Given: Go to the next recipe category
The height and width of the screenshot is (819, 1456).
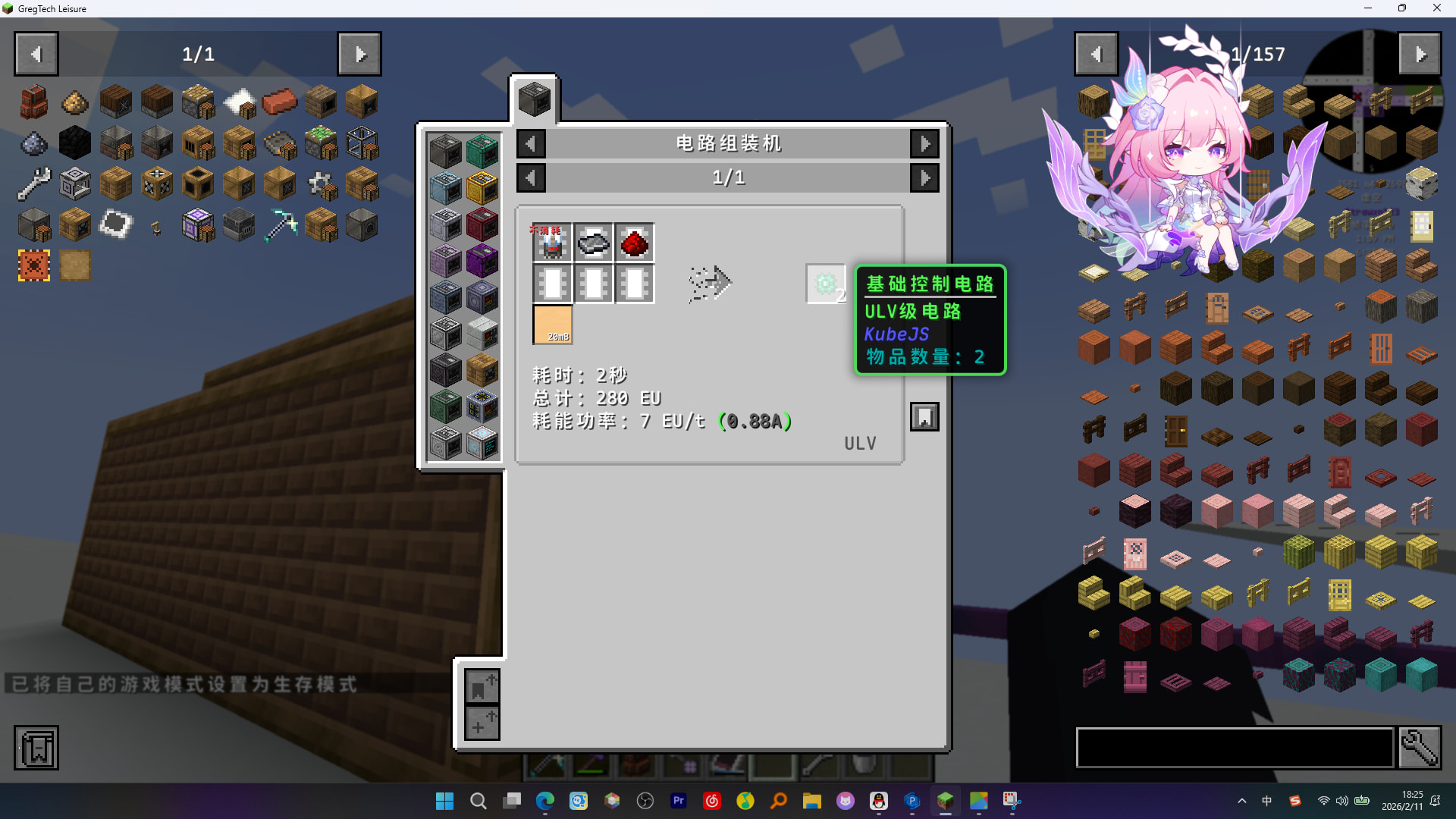Looking at the screenshot, I should [924, 143].
